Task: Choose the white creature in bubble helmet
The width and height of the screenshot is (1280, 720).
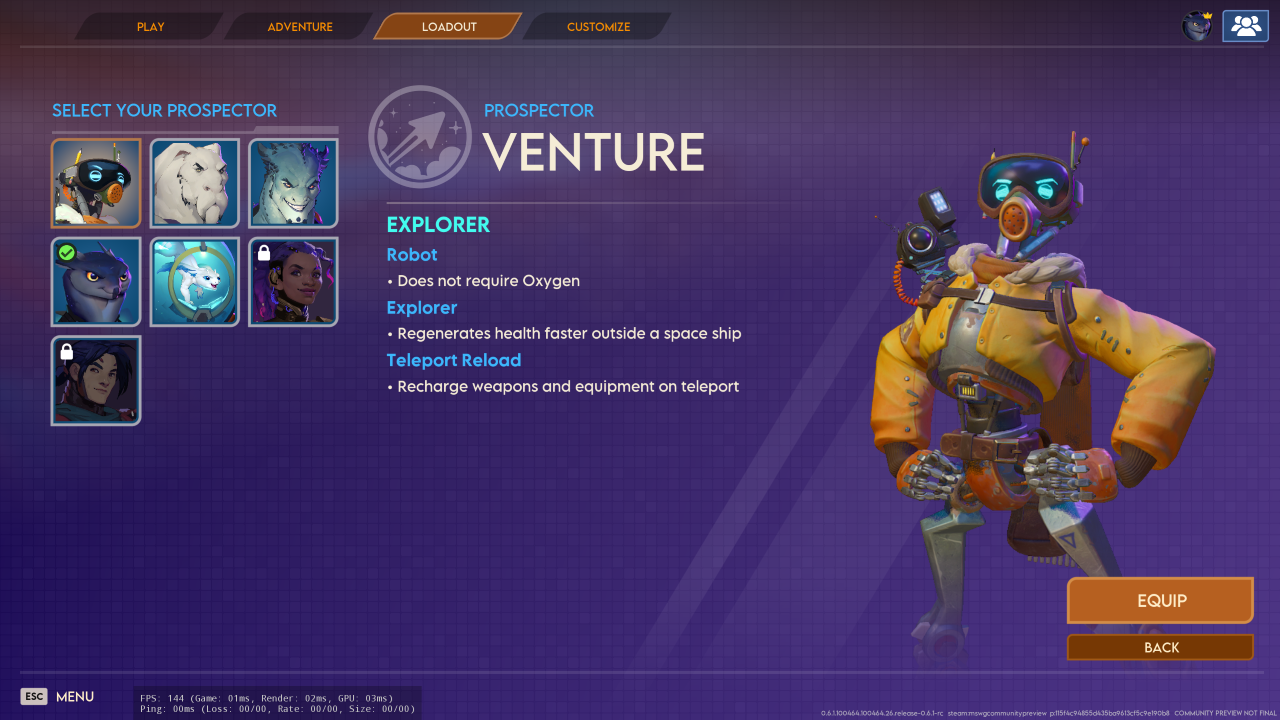Action: (x=195, y=282)
